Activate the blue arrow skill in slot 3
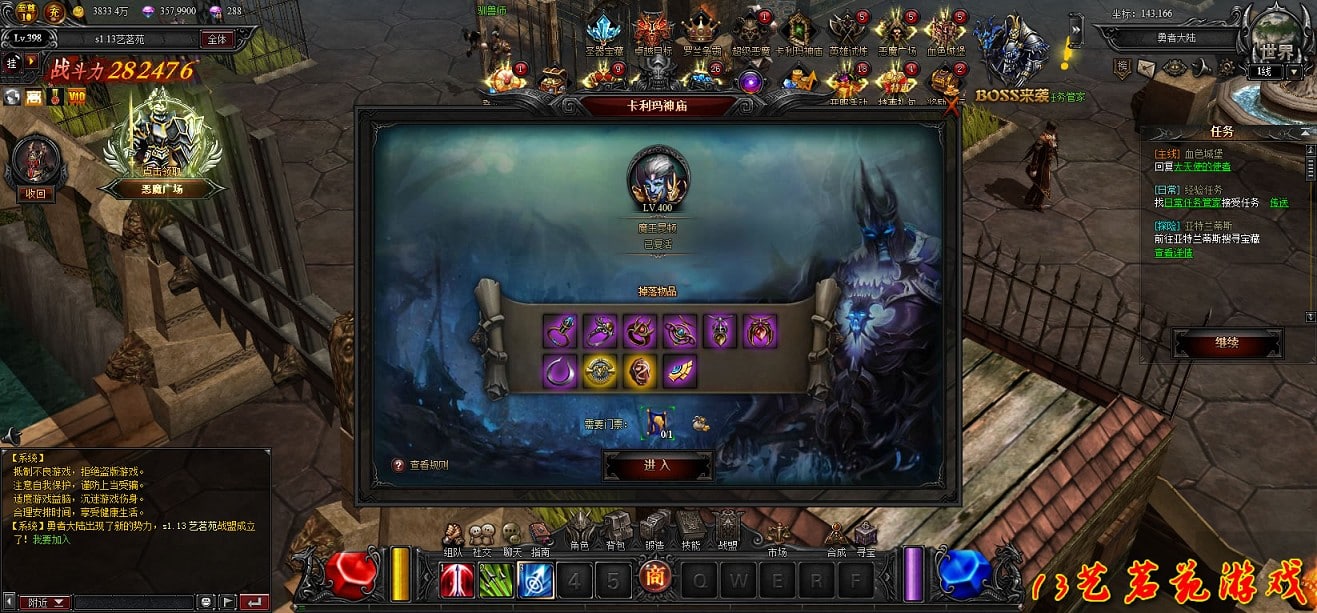The width and height of the screenshot is (1317, 613). [535, 580]
